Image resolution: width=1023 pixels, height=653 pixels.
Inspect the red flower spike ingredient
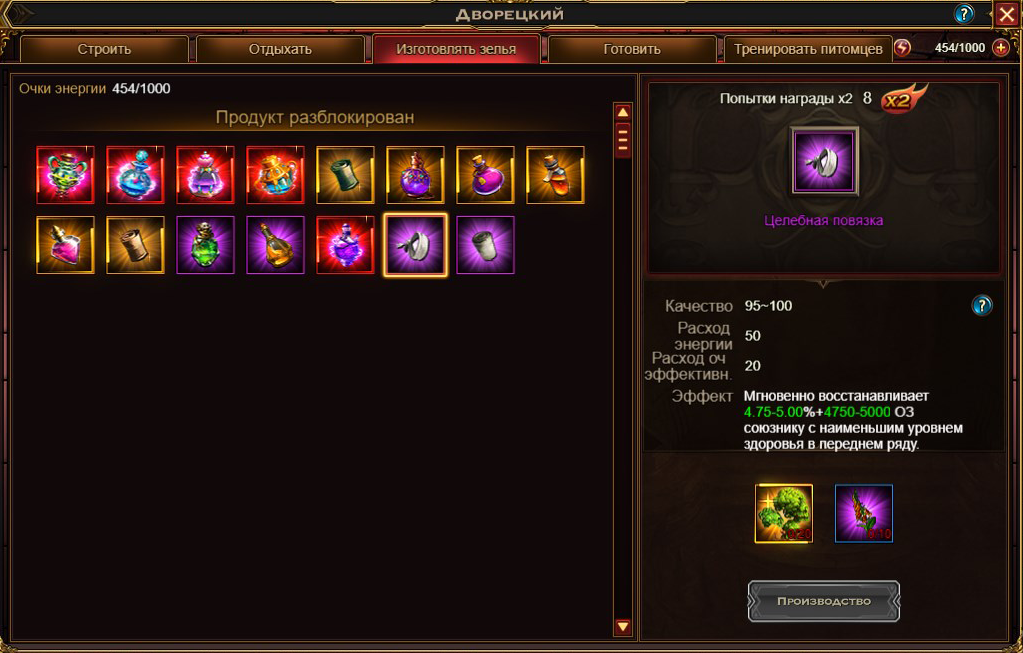(863, 513)
